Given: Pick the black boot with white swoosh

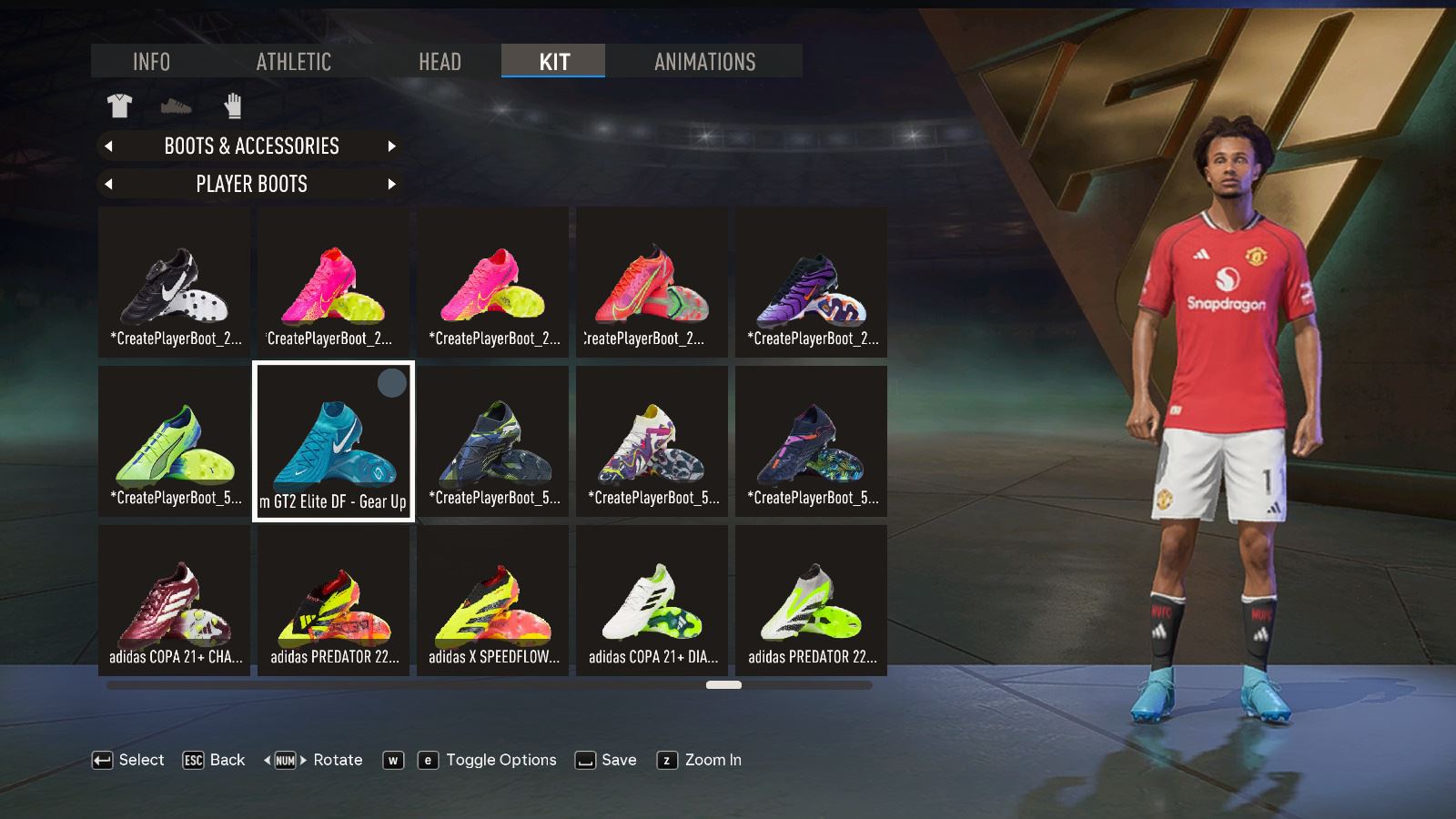Looking at the screenshot, I should (174, 282).
